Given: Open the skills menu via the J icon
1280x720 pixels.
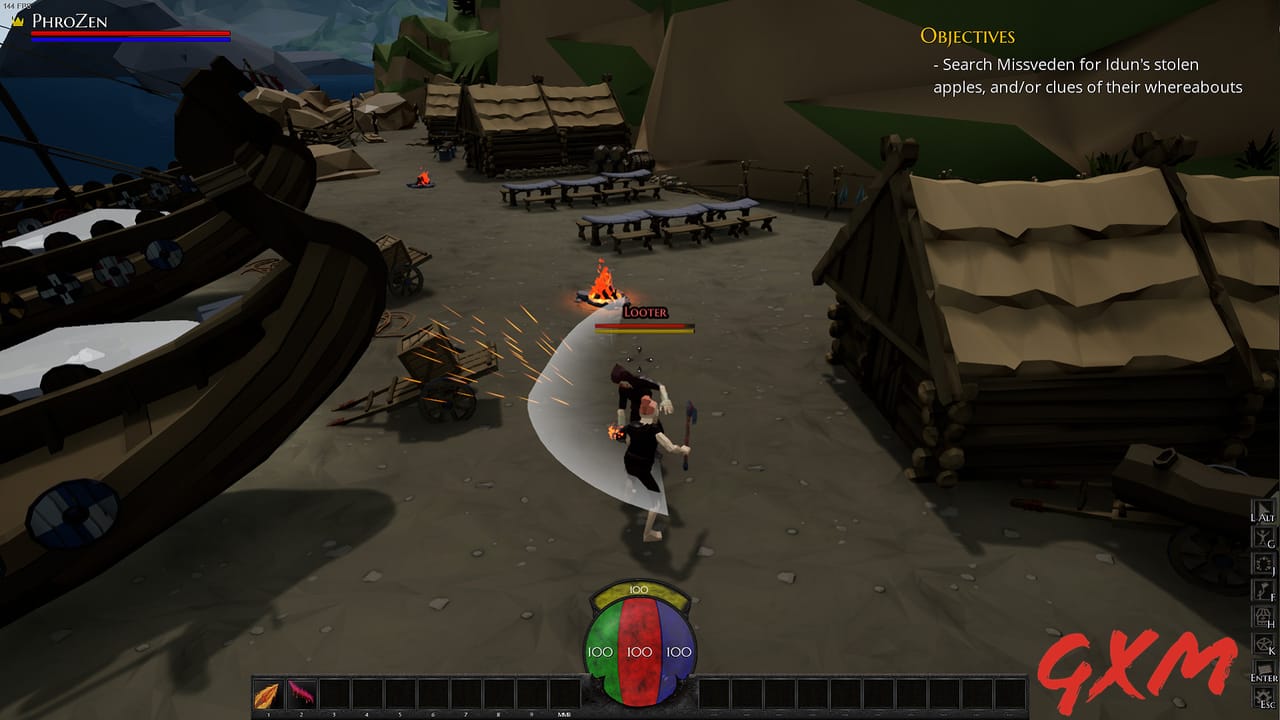Looking at the screenshot, I should [1262, 563].
